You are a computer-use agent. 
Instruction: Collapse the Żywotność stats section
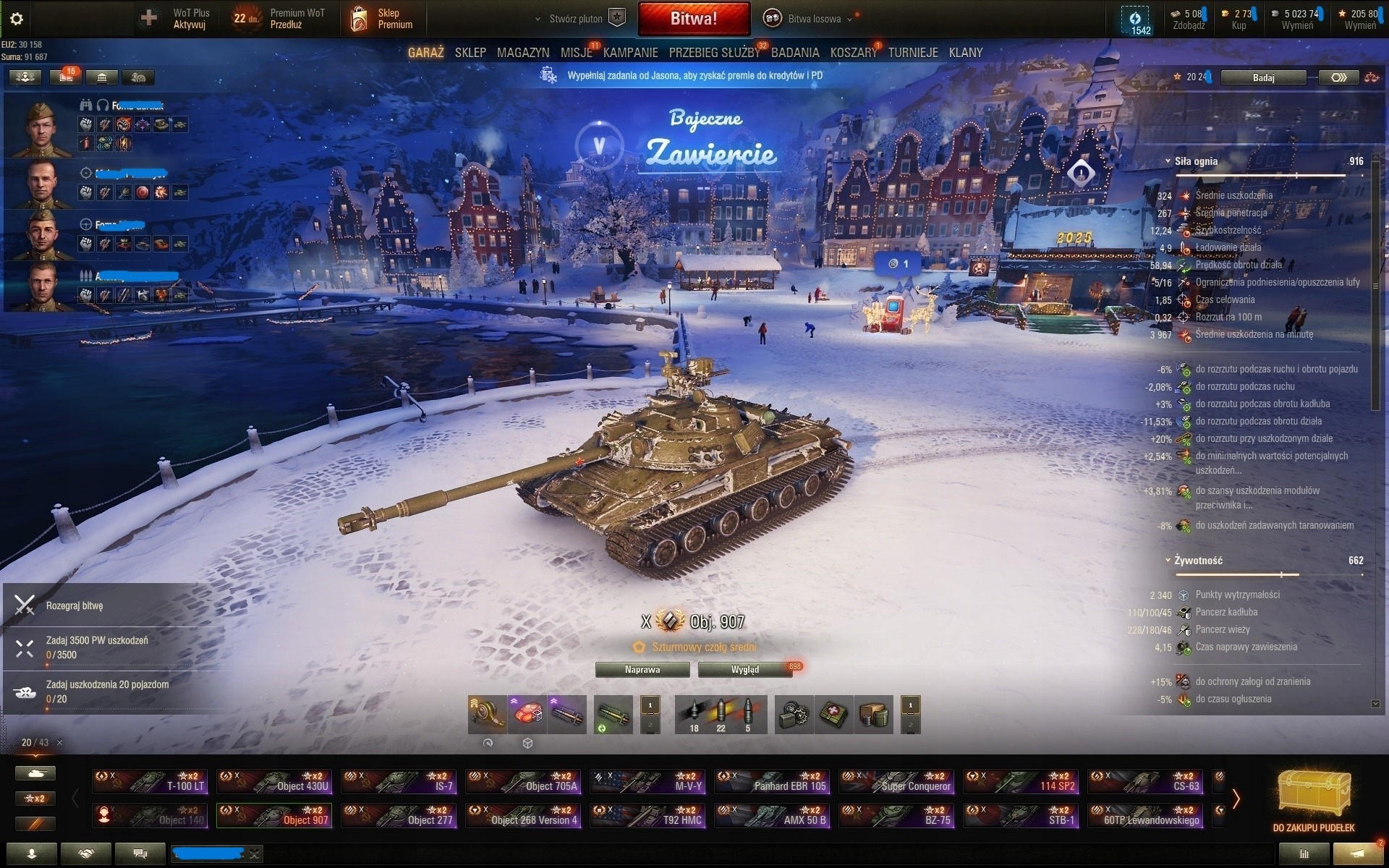click(1166, 560)
